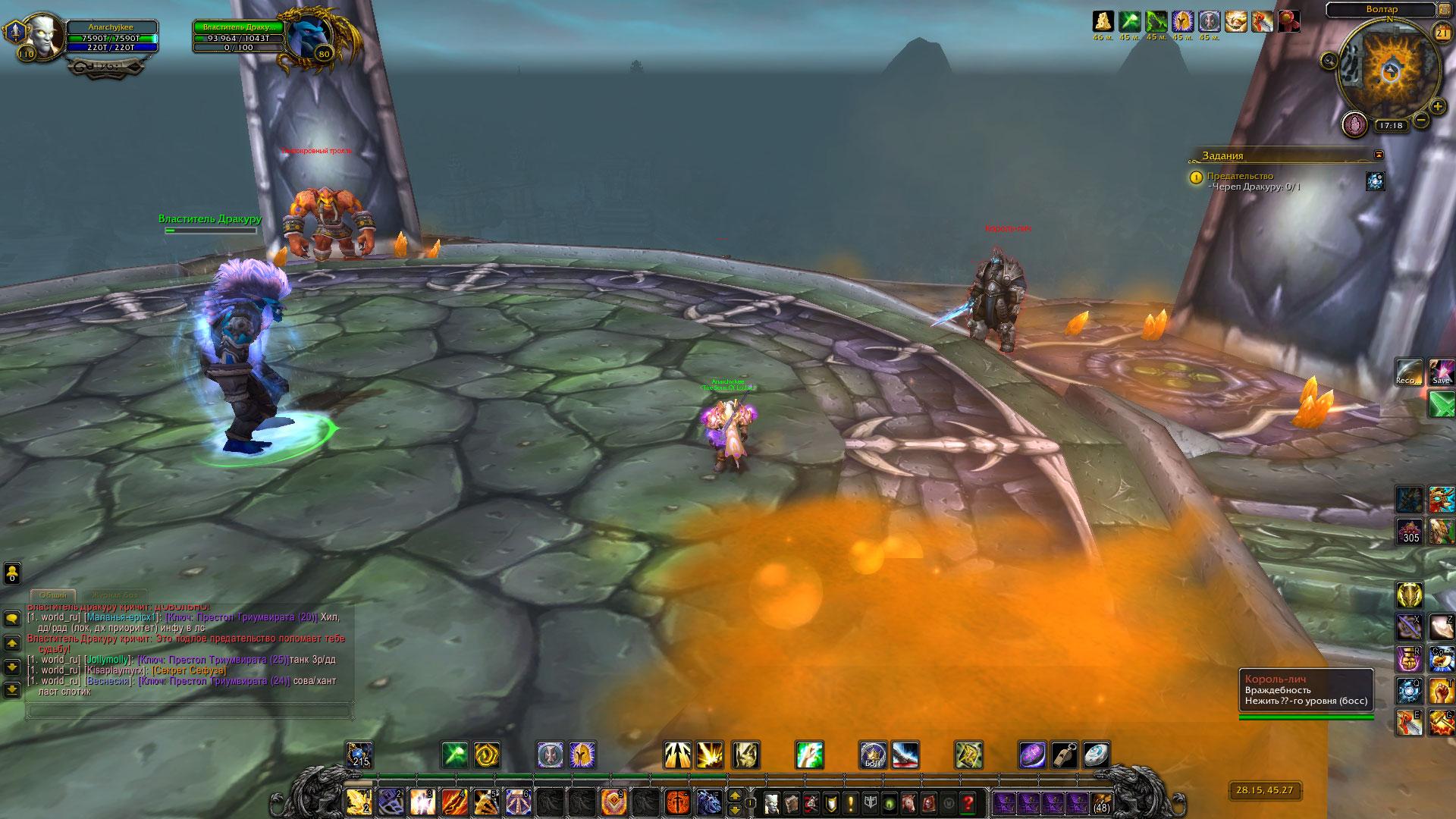Open the calendar showing day 21

(x=1442, y=33)
